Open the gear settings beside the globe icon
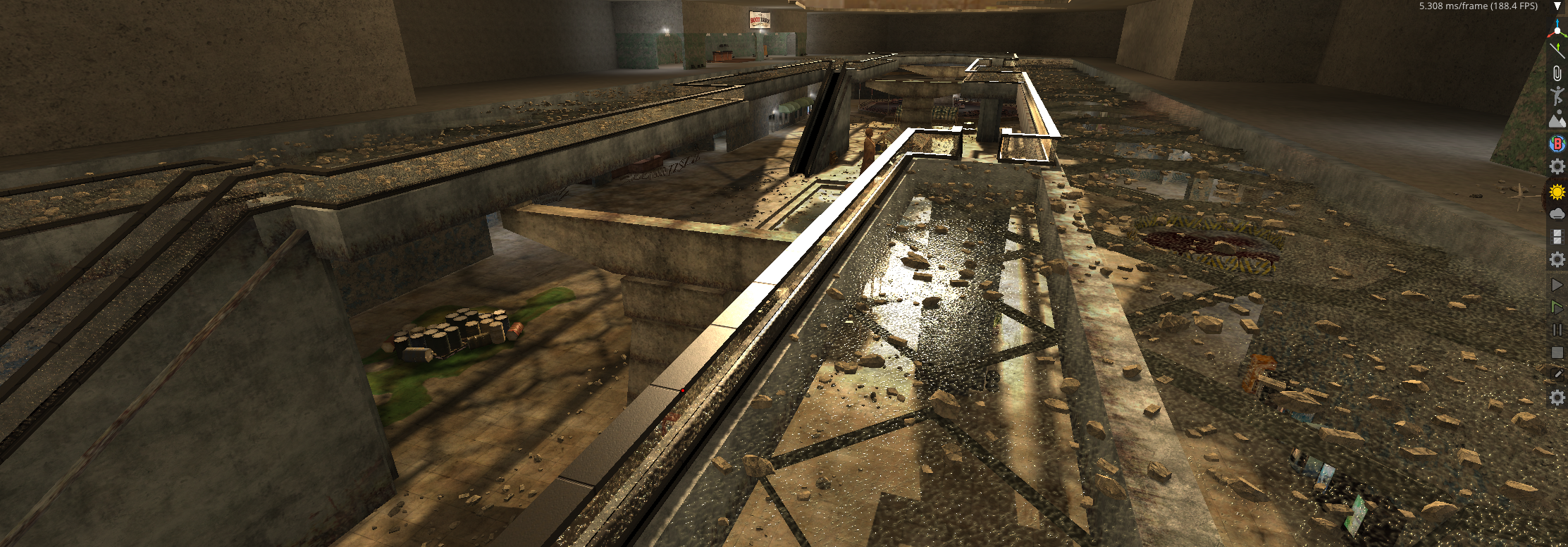 pyautogui.click(x=1557, y=167)
